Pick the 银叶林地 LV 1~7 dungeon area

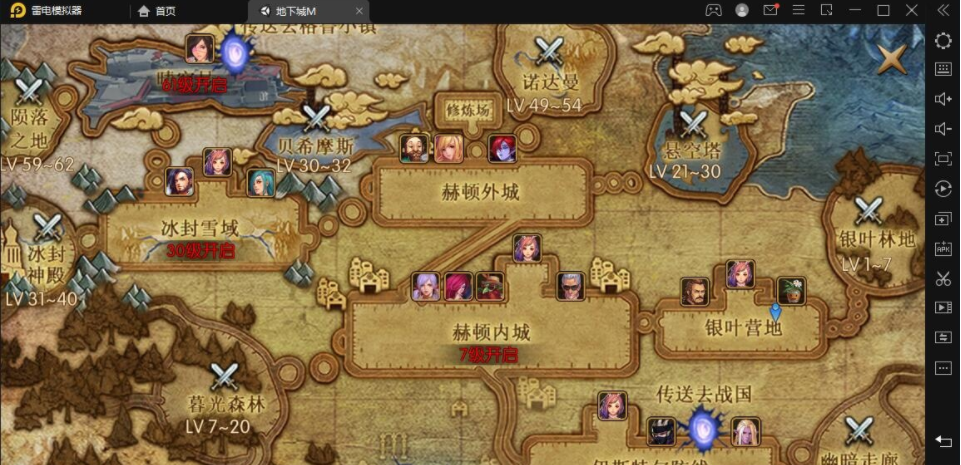click(868, 211)
